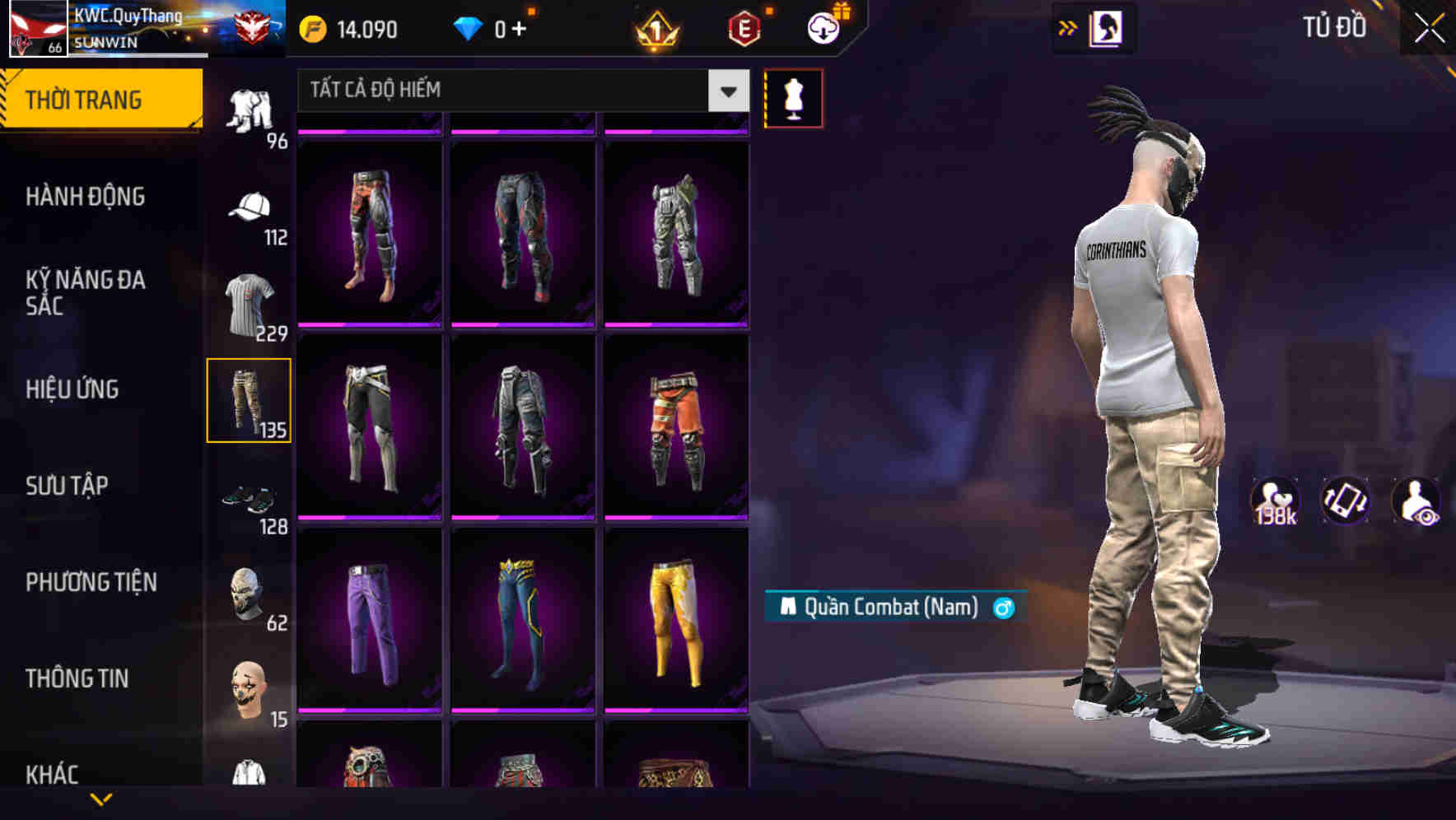This screenshot has height=820, width=1456.
Task: Click the mannequin preset toggle
Action: 793,96
